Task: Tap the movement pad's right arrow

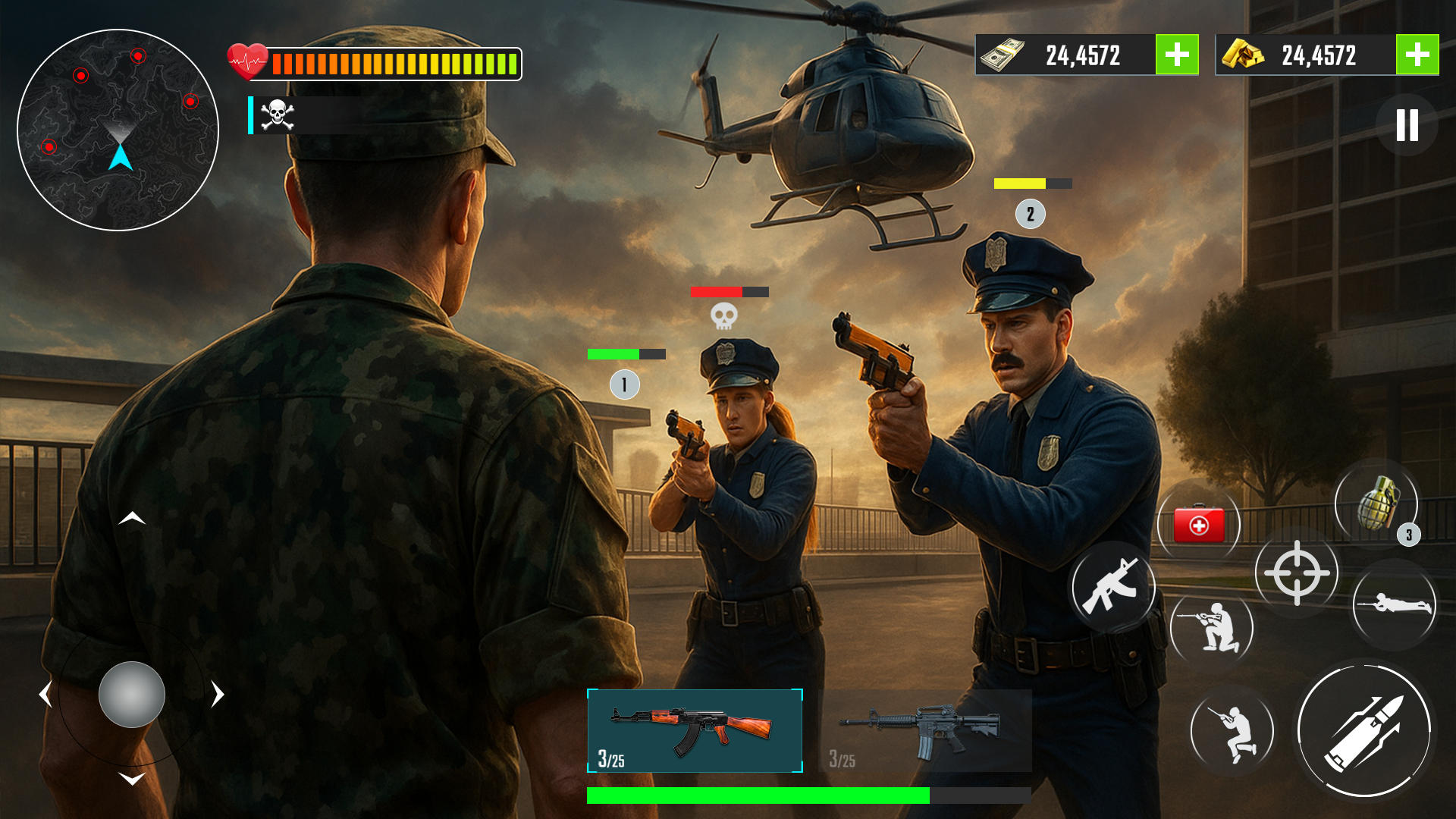Action: click(218, 694)
